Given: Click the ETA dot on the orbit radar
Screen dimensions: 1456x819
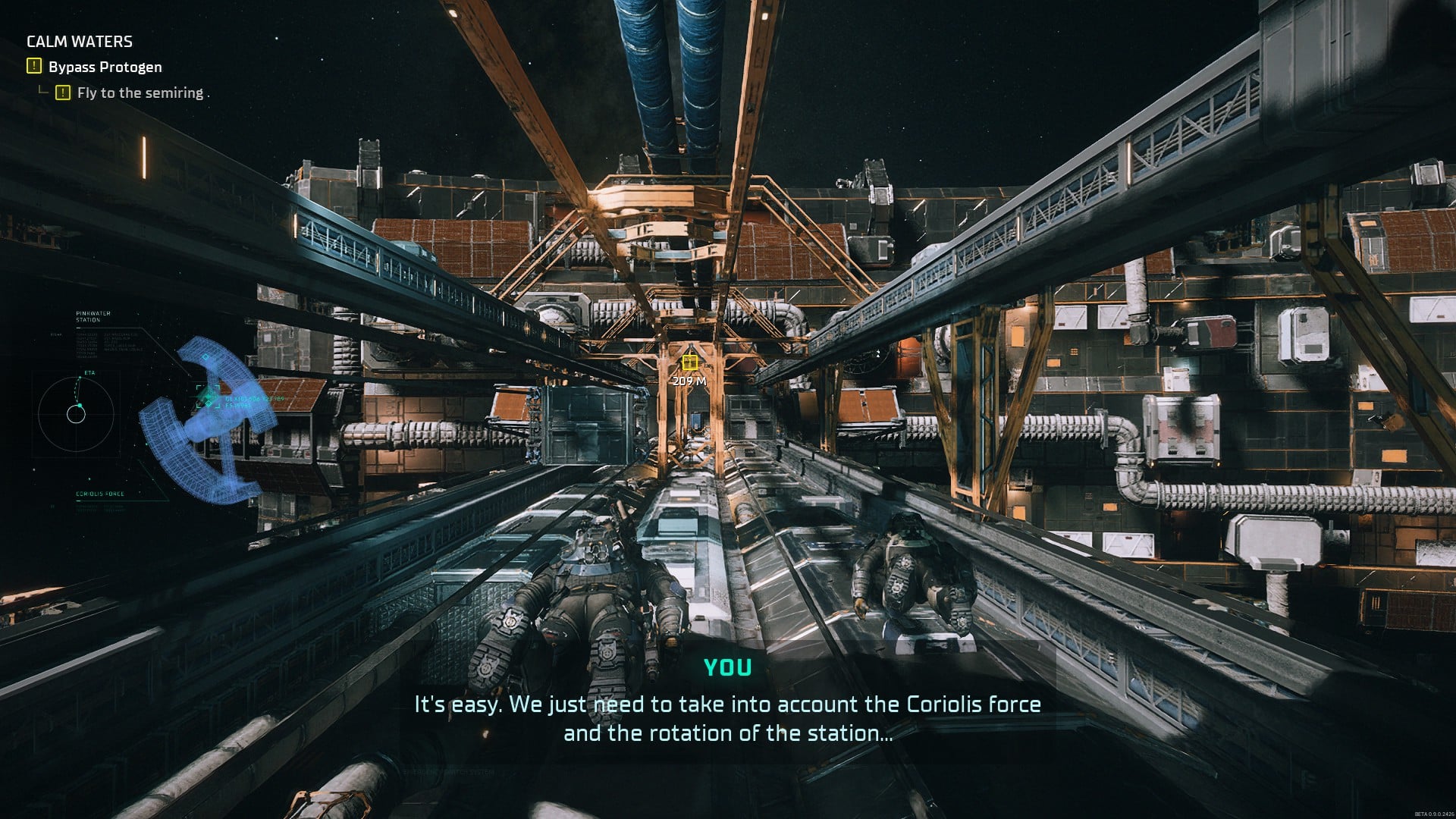Looking at the screenshot, I should click(x=80, y=377).
